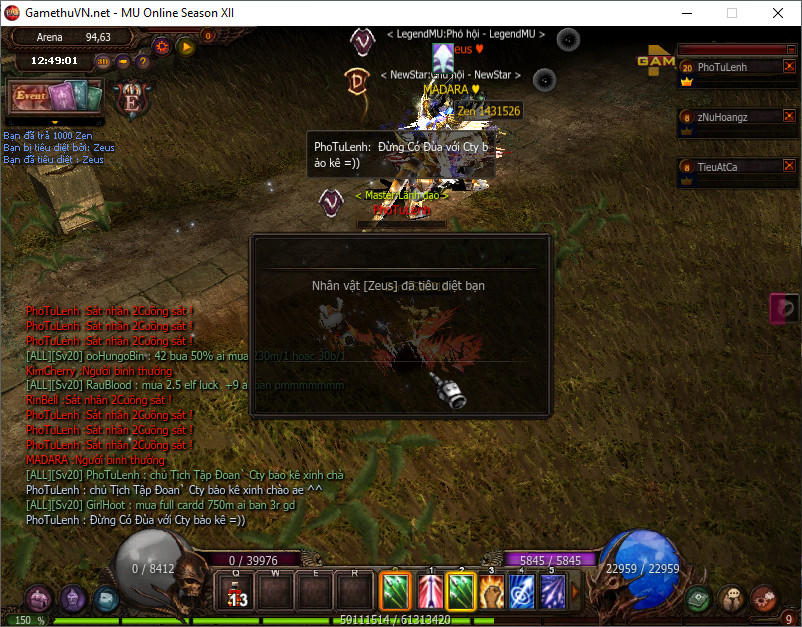Open the green book icon
Viewport: 802px width, 627px height.
coord(699,599)
